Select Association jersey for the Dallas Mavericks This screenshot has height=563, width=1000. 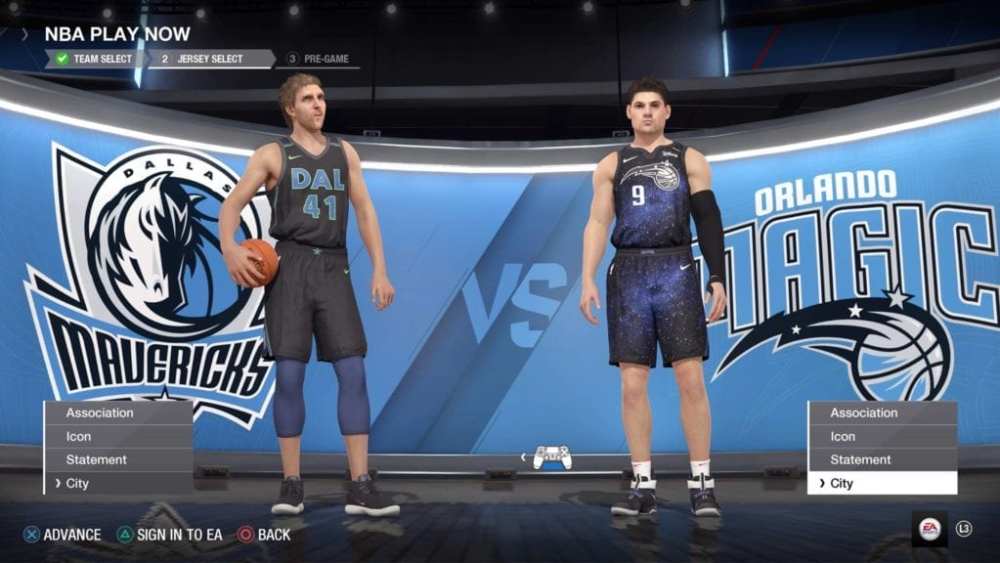[x=118, y=412]
